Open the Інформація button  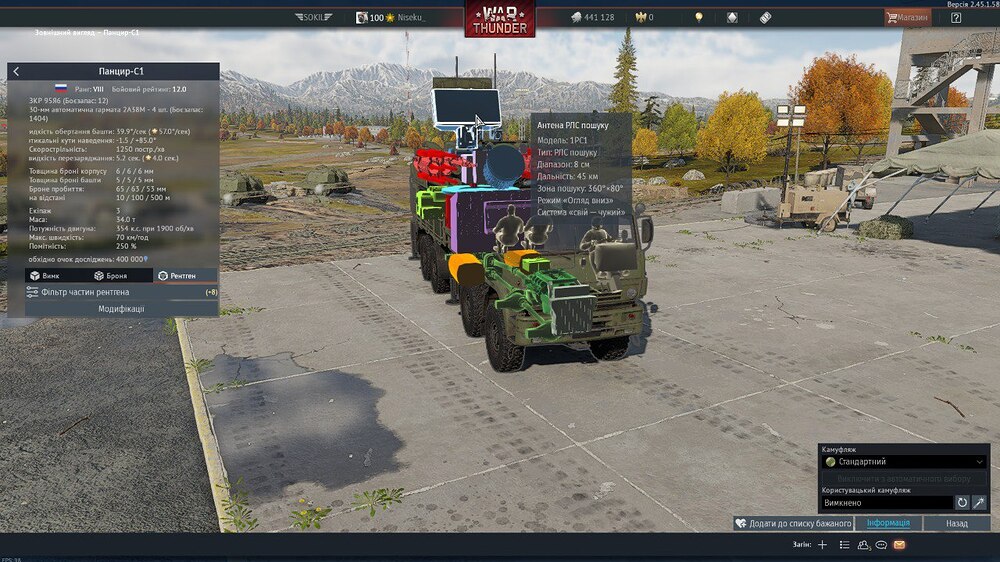(888, 523)
